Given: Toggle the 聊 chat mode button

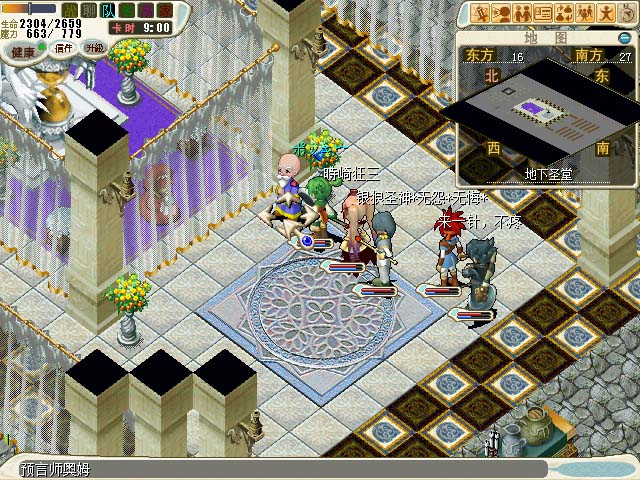Looking at the screenshot, I should (x=88, y=9).
